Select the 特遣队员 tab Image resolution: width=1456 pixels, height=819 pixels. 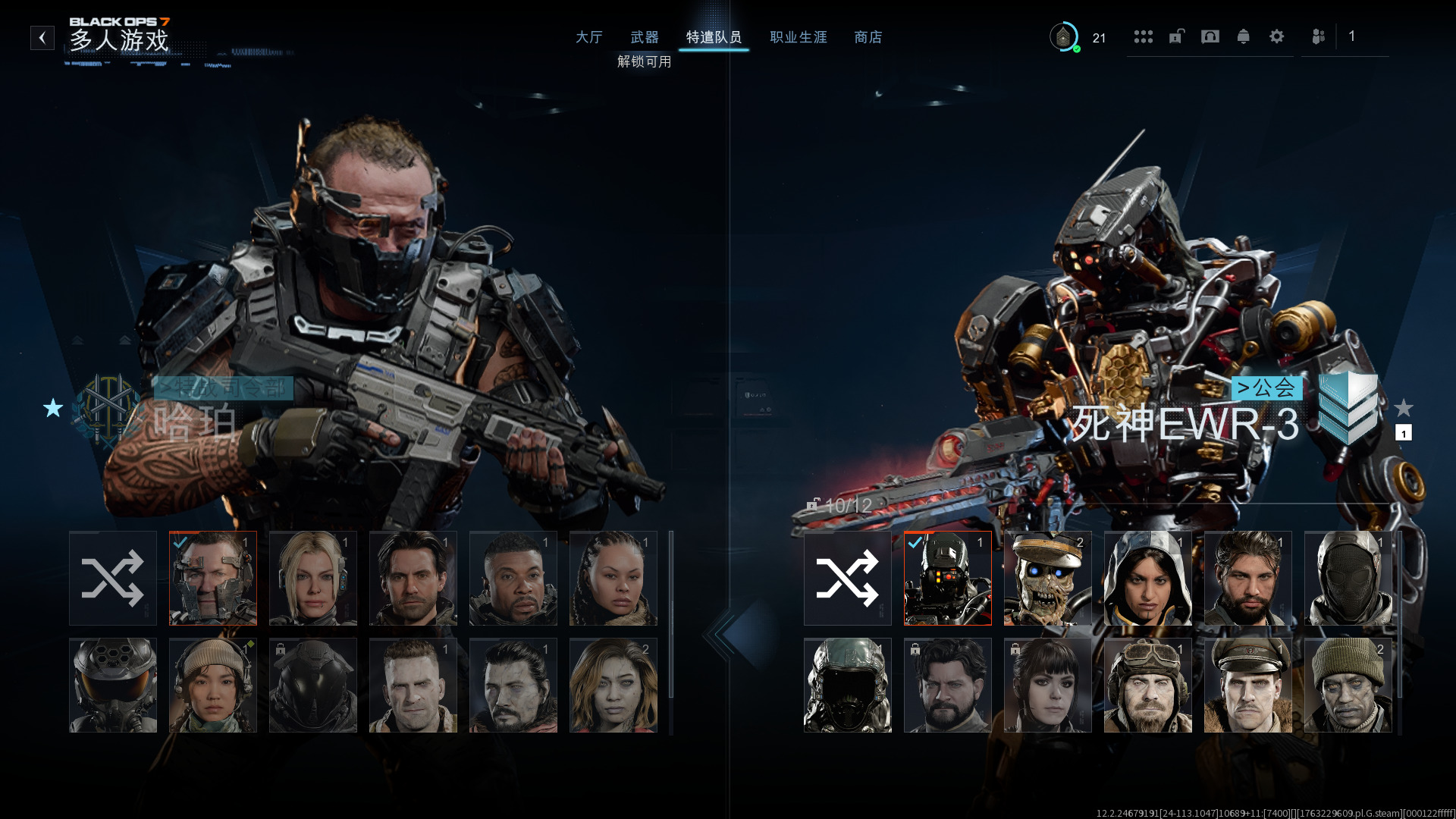point(714,37)
